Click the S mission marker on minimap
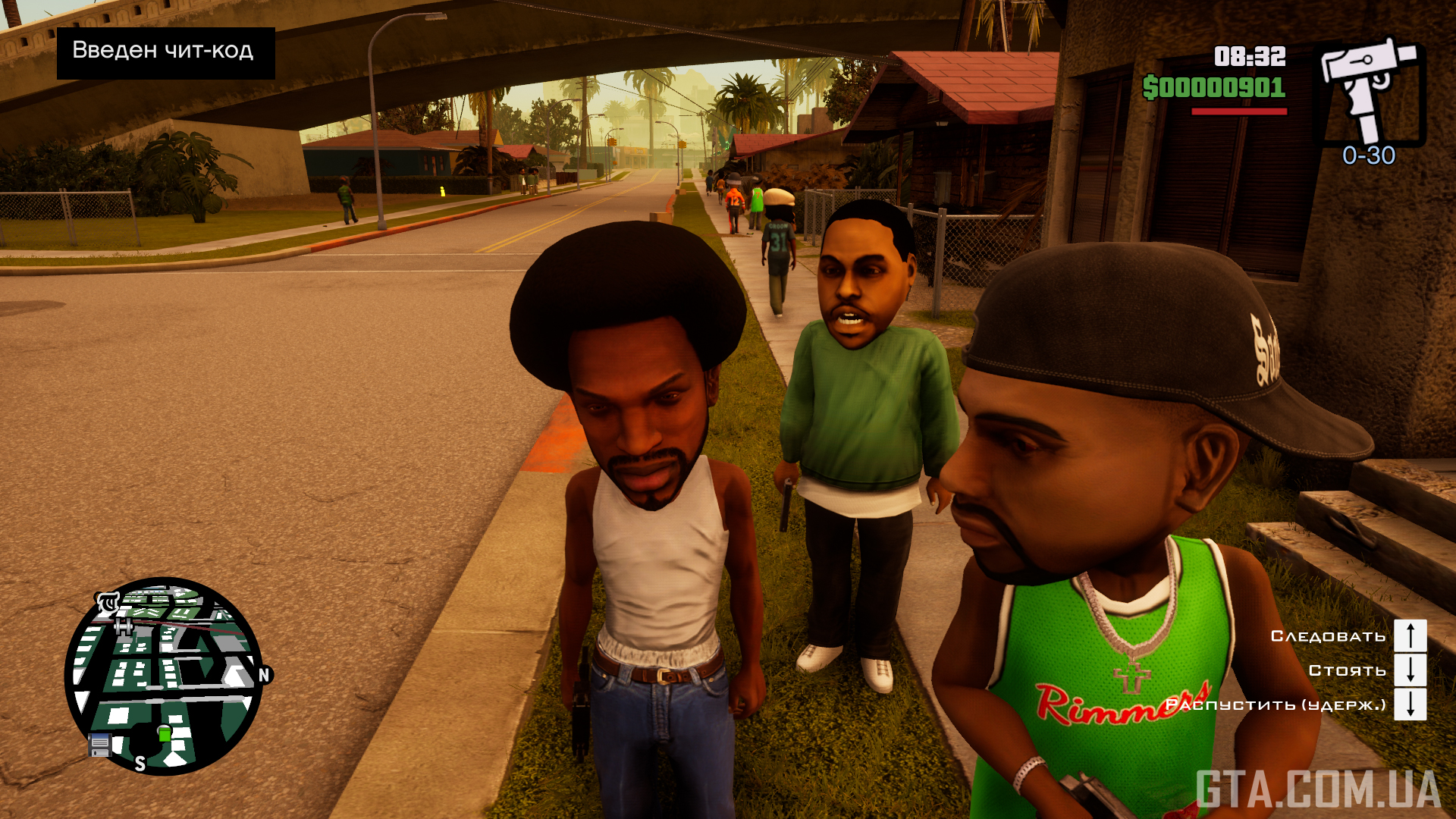1456x819 pixels. pyautogui.click(x=140, y=764)
